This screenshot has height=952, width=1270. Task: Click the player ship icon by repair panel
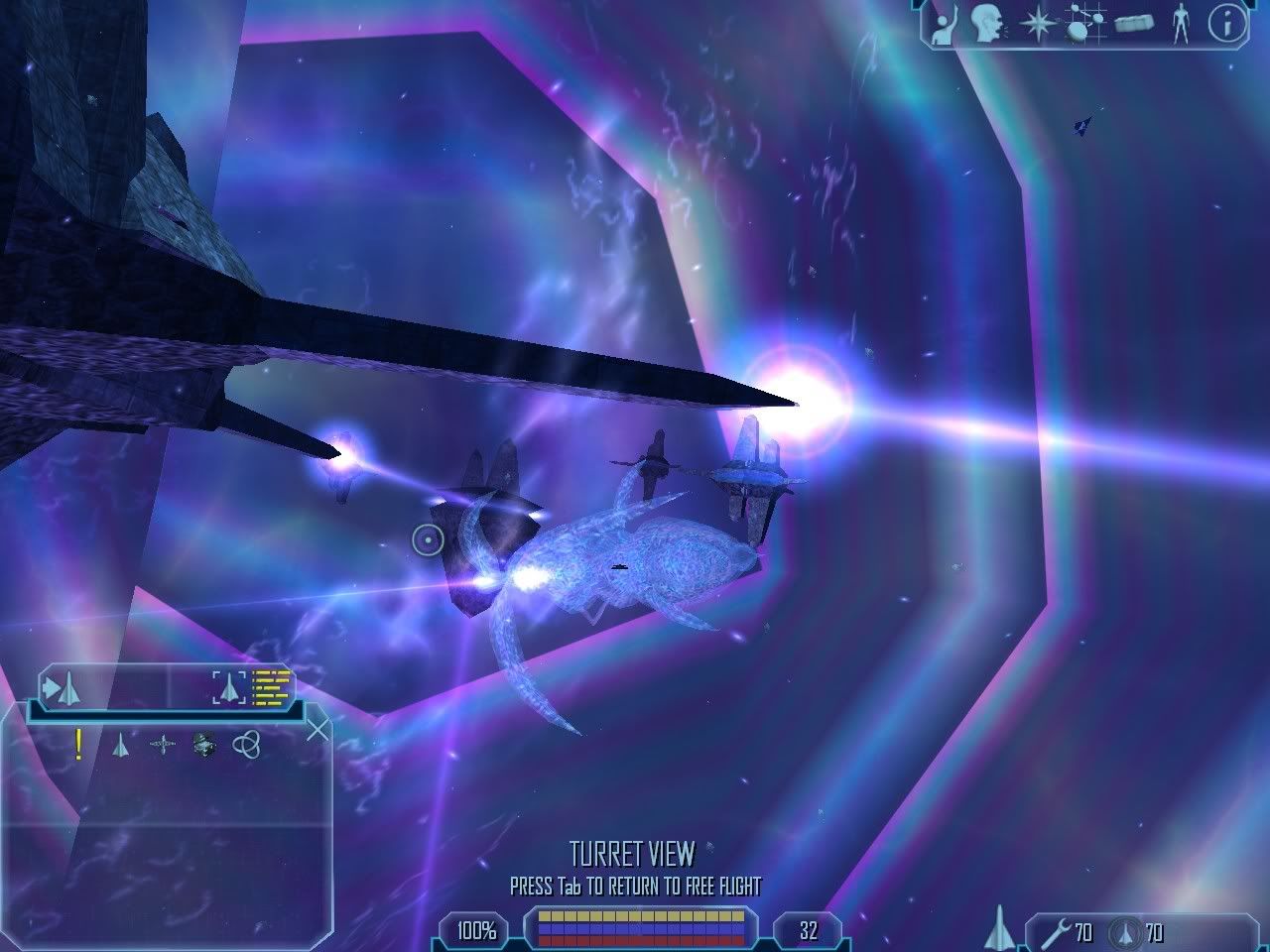pyautogui.click(x=1000, y=928)
